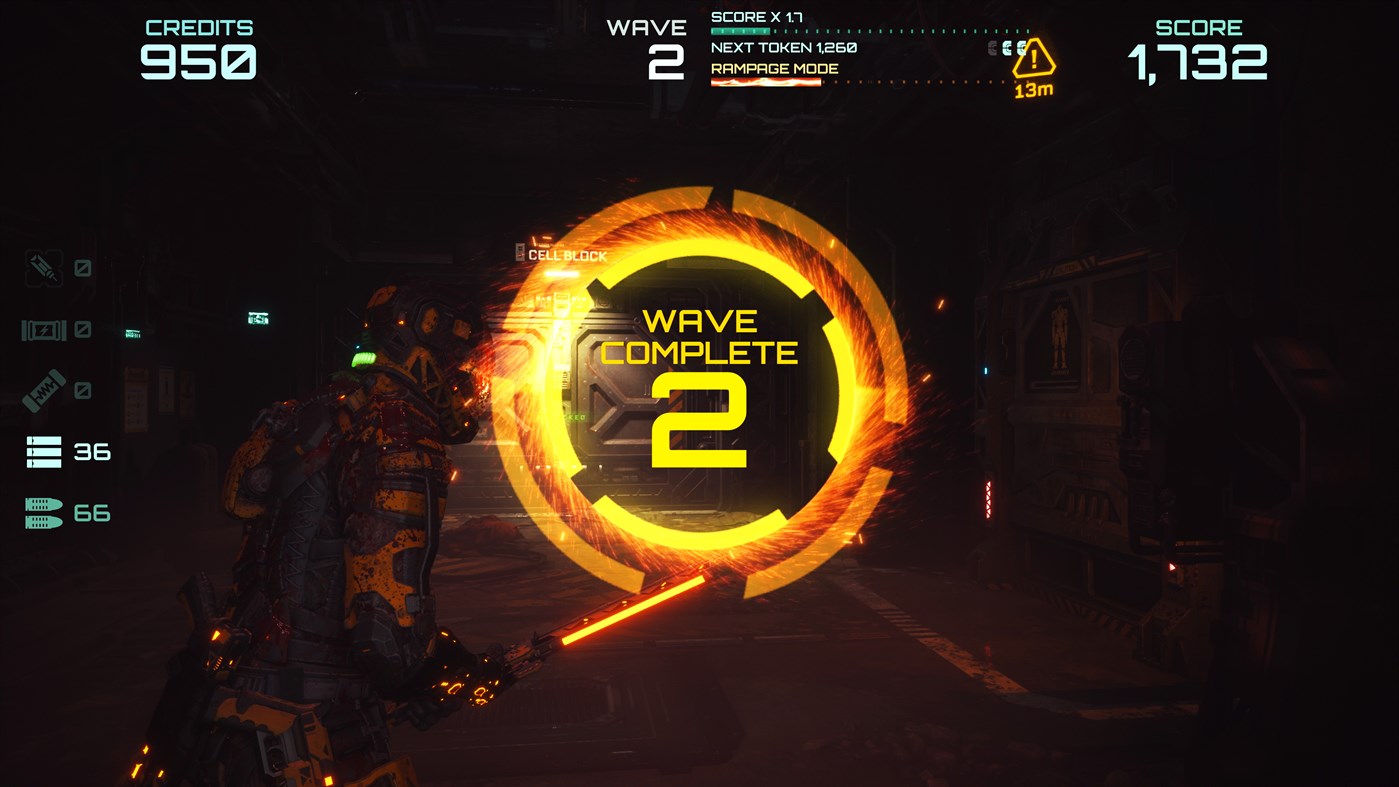Toggle the greyed-out token indicator

tap(991, 47)
